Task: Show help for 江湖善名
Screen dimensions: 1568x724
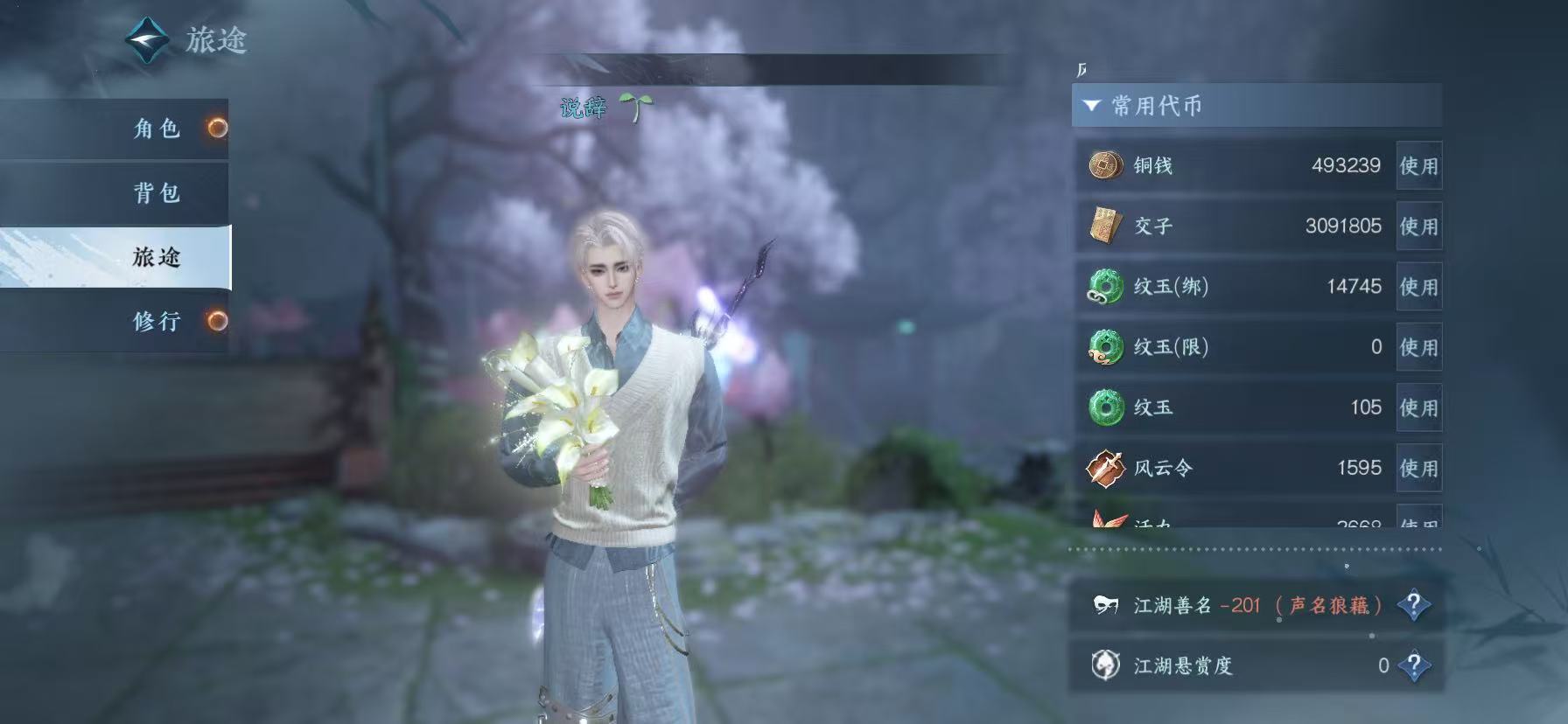Action: (1413, 605)
